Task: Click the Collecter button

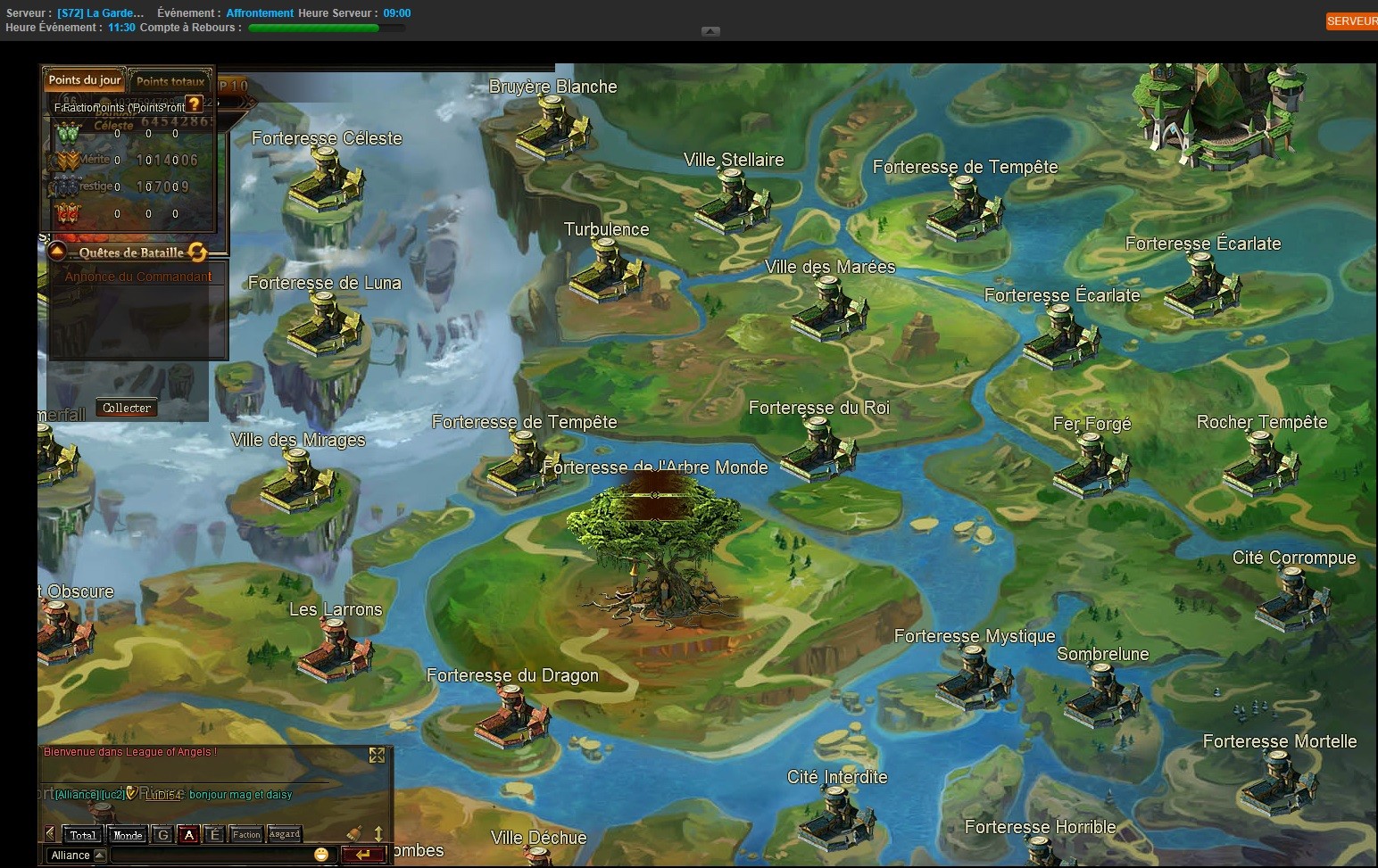Action: click(x=127, y=408)
